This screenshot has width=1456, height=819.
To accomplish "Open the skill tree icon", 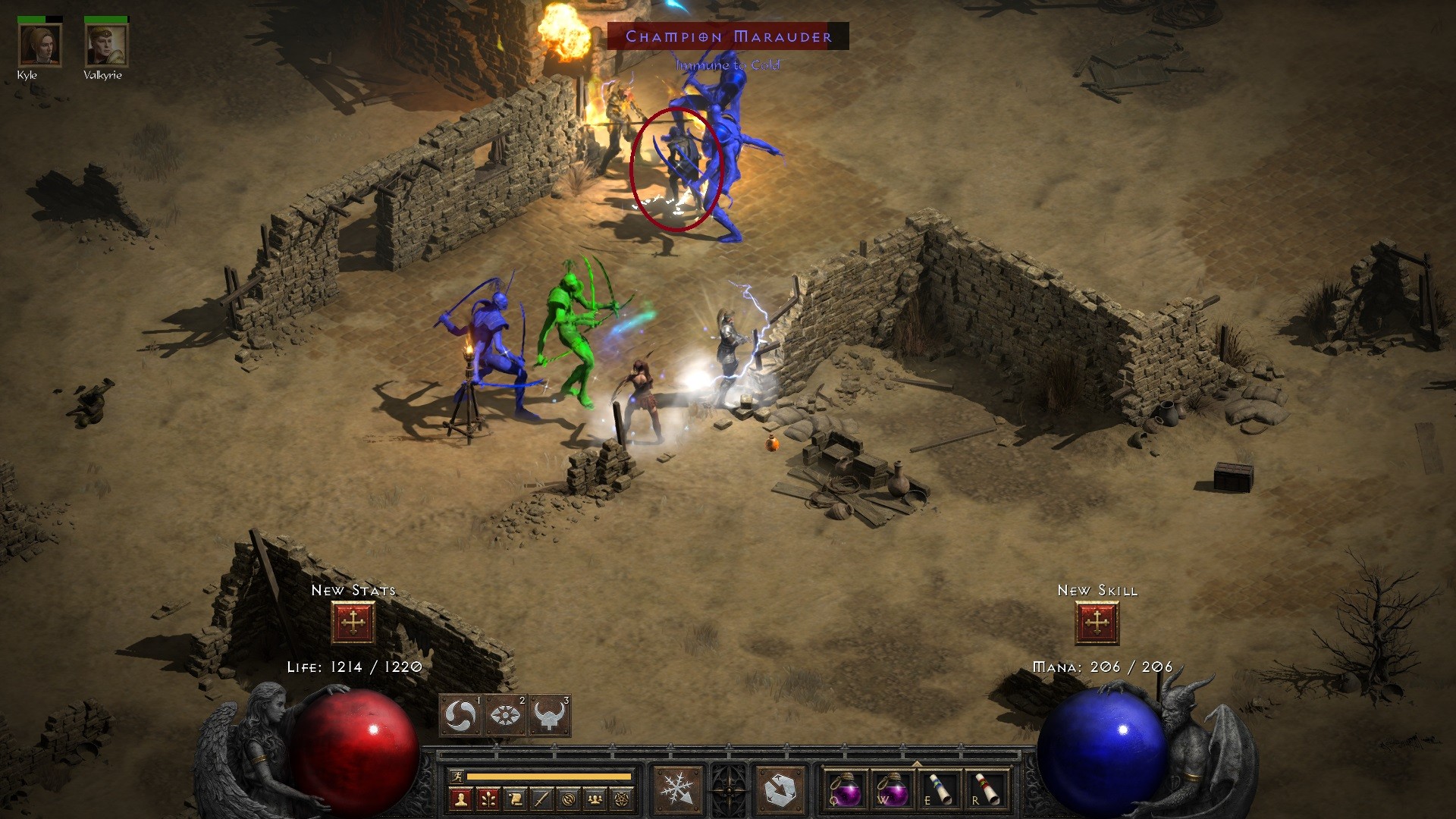I will [x=488, y=799].
